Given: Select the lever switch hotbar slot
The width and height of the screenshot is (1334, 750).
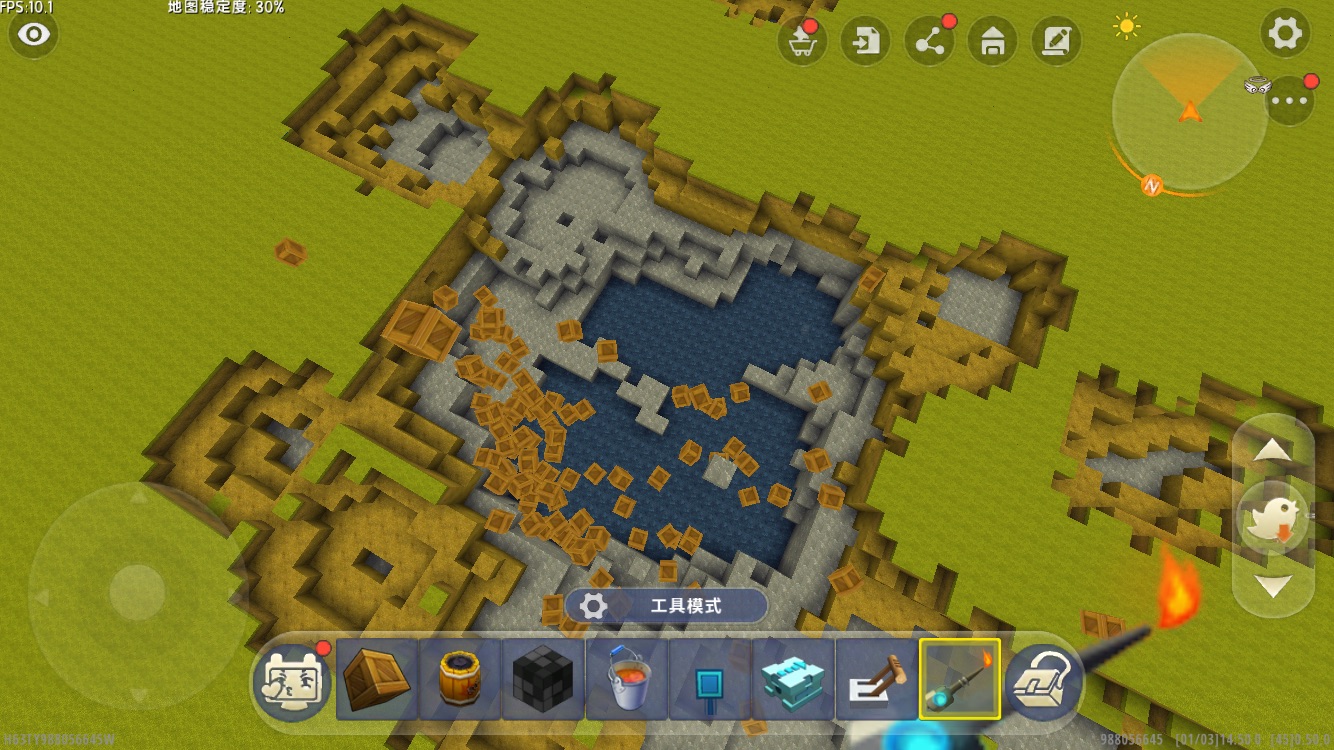Looking at the screenshot, I should 876,680.
